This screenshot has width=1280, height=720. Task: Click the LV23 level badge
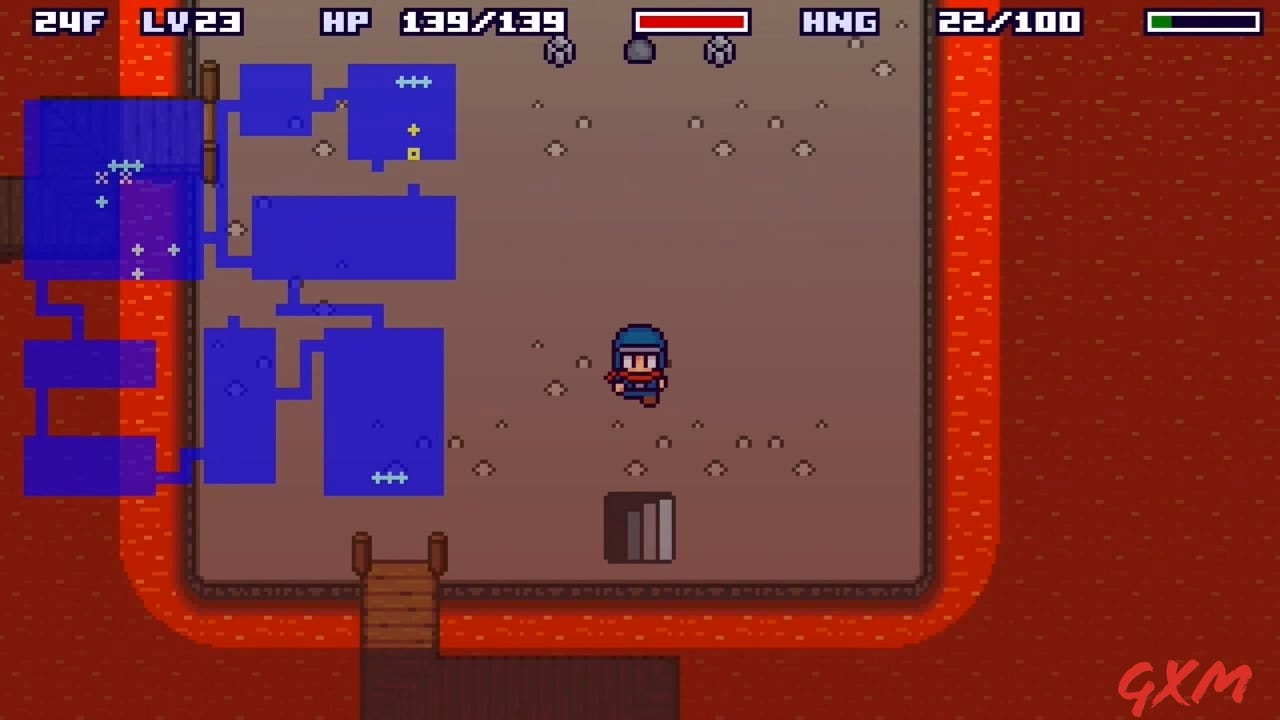(x=190, y=22)
